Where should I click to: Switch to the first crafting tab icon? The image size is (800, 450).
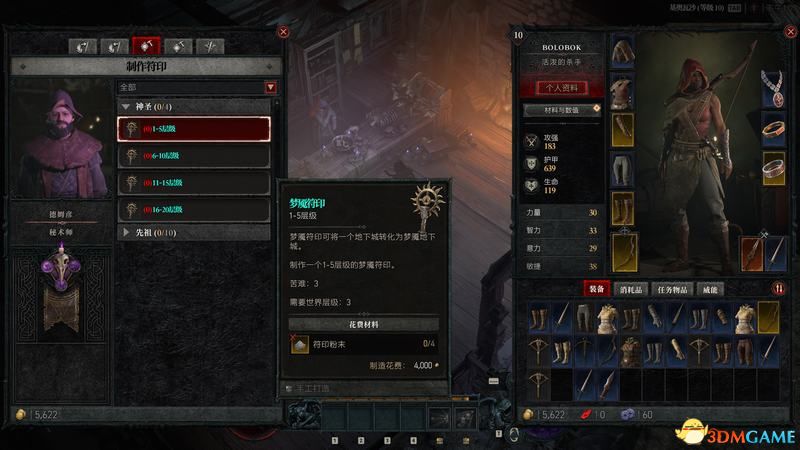pos(86,46)
